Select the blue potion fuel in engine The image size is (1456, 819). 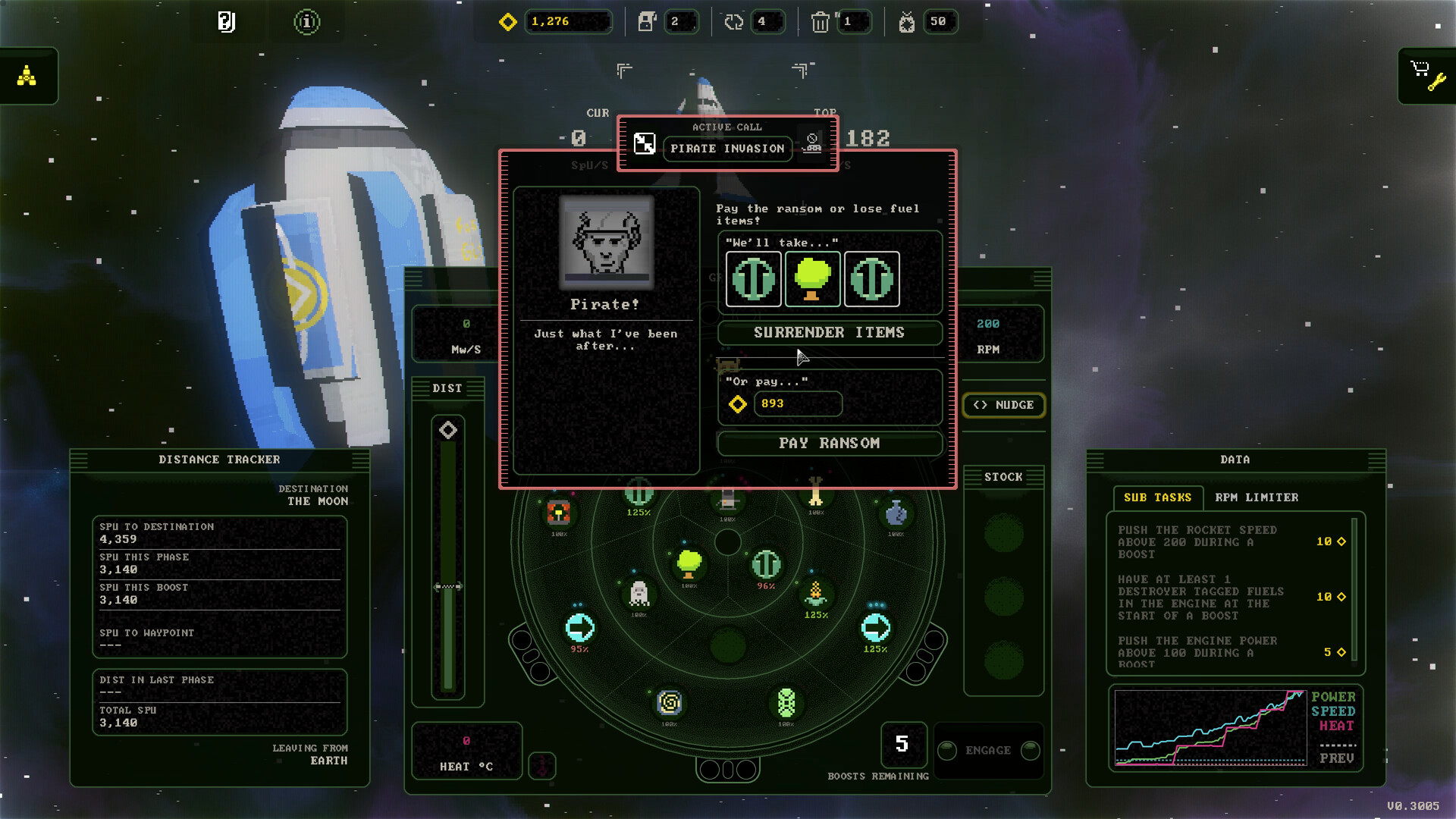coord(896,513)
